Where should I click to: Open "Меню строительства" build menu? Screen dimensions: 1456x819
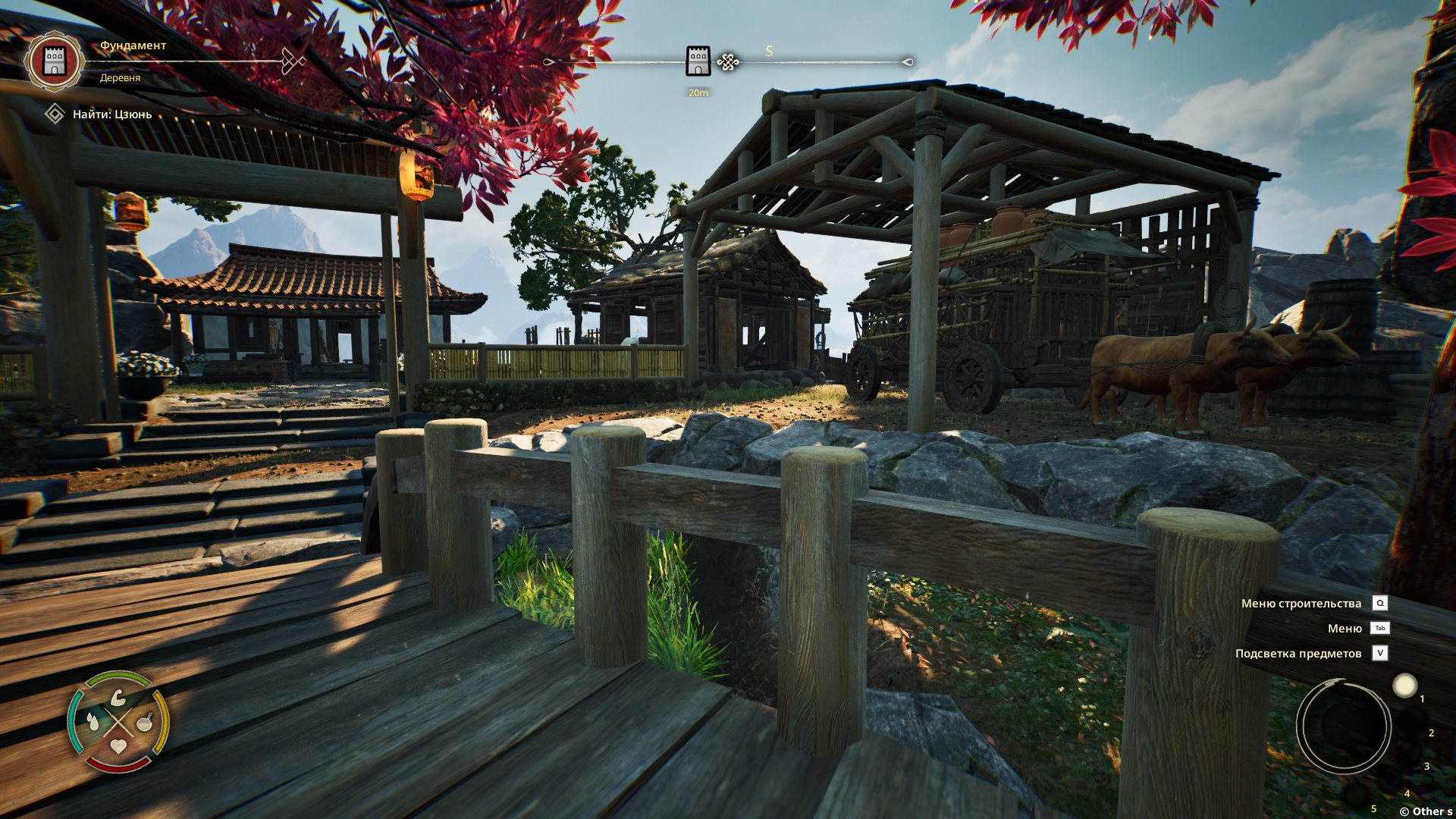point(1301,604)
